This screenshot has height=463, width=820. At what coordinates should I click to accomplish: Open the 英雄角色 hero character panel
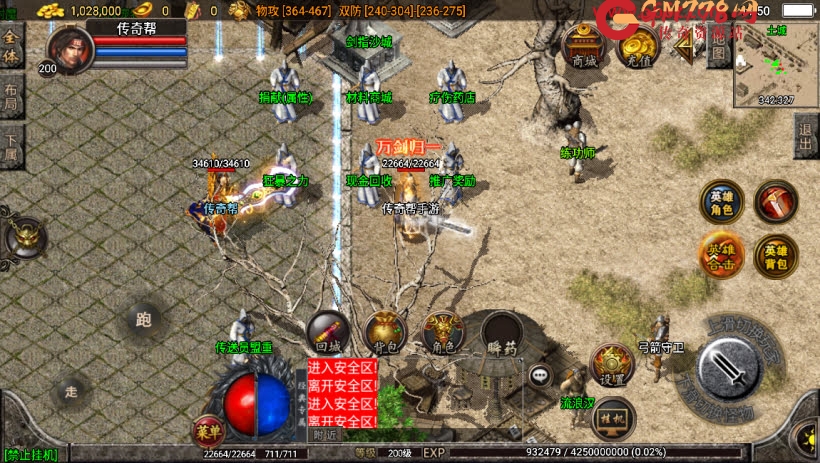720,201
